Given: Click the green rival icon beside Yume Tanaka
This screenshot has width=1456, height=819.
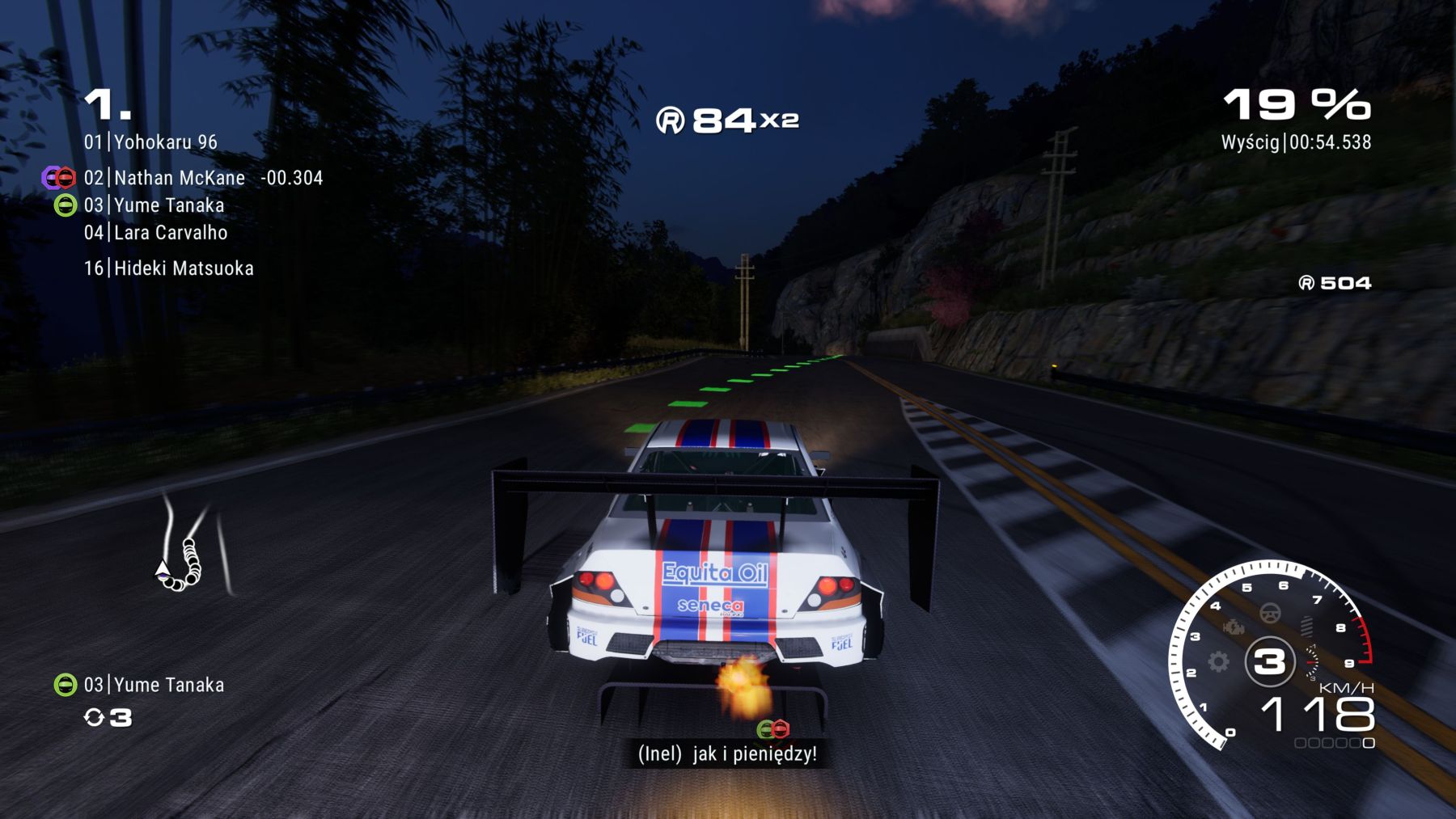Looking at the screenshot, I should pos(65,205).
